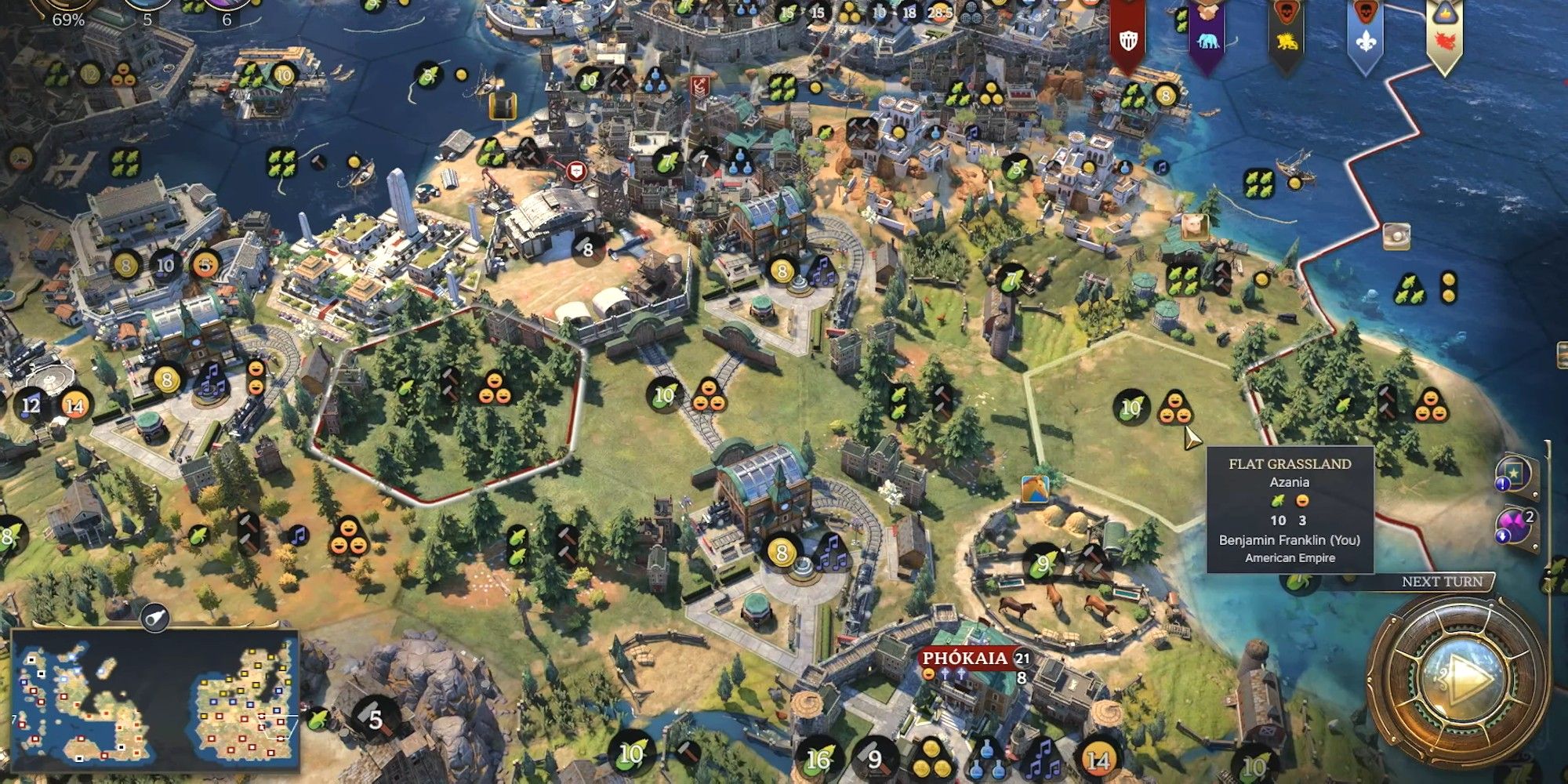Open the Phókaia city banner

(966, 659)
